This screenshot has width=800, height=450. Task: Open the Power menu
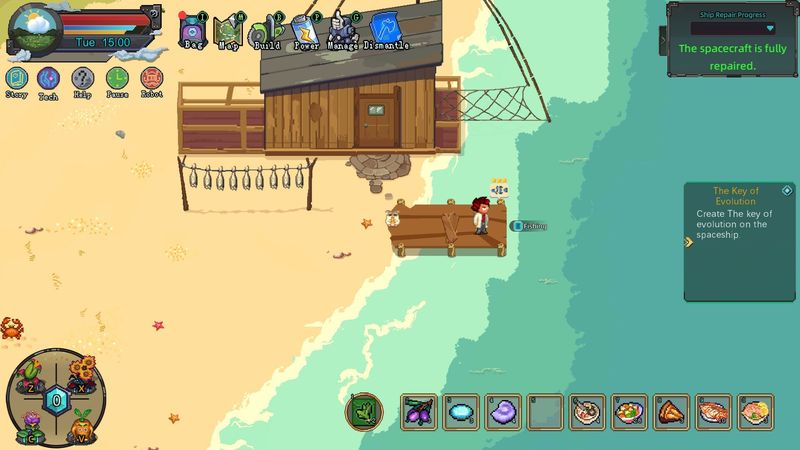(305, 31)
